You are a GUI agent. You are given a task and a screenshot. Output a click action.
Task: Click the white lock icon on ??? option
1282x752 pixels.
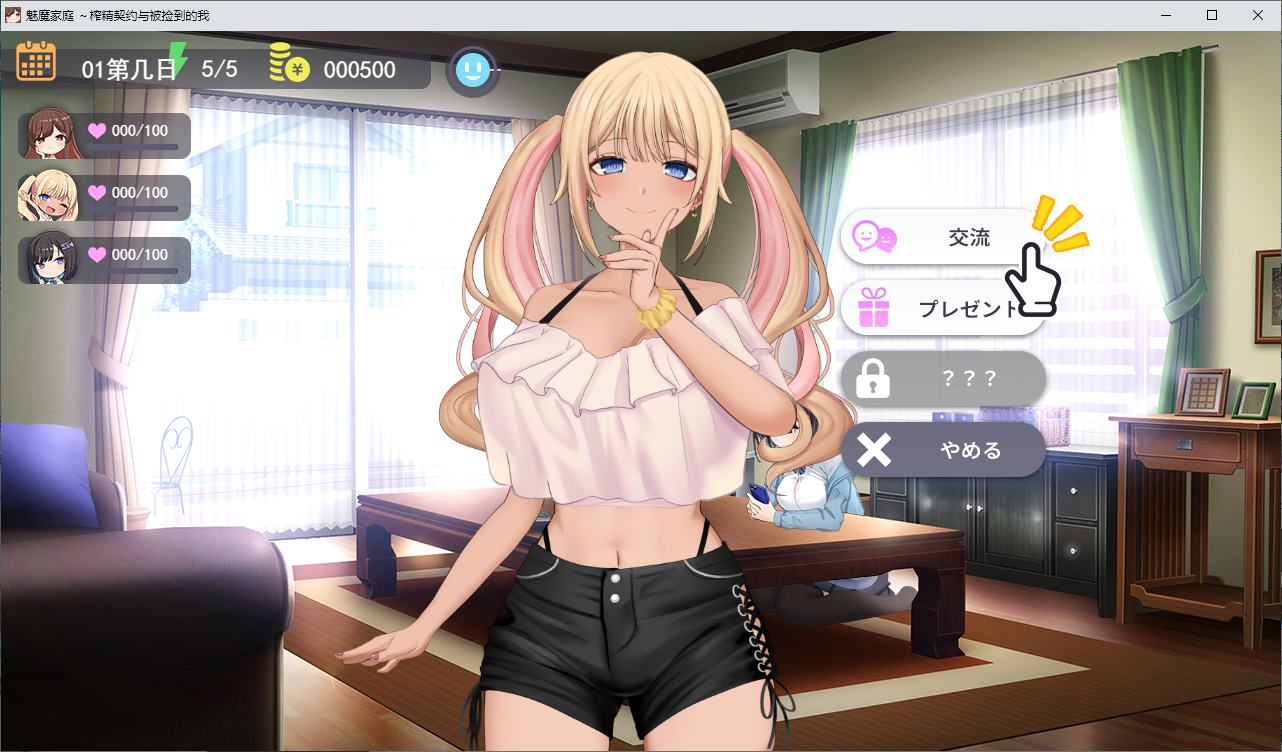point(872,378)
